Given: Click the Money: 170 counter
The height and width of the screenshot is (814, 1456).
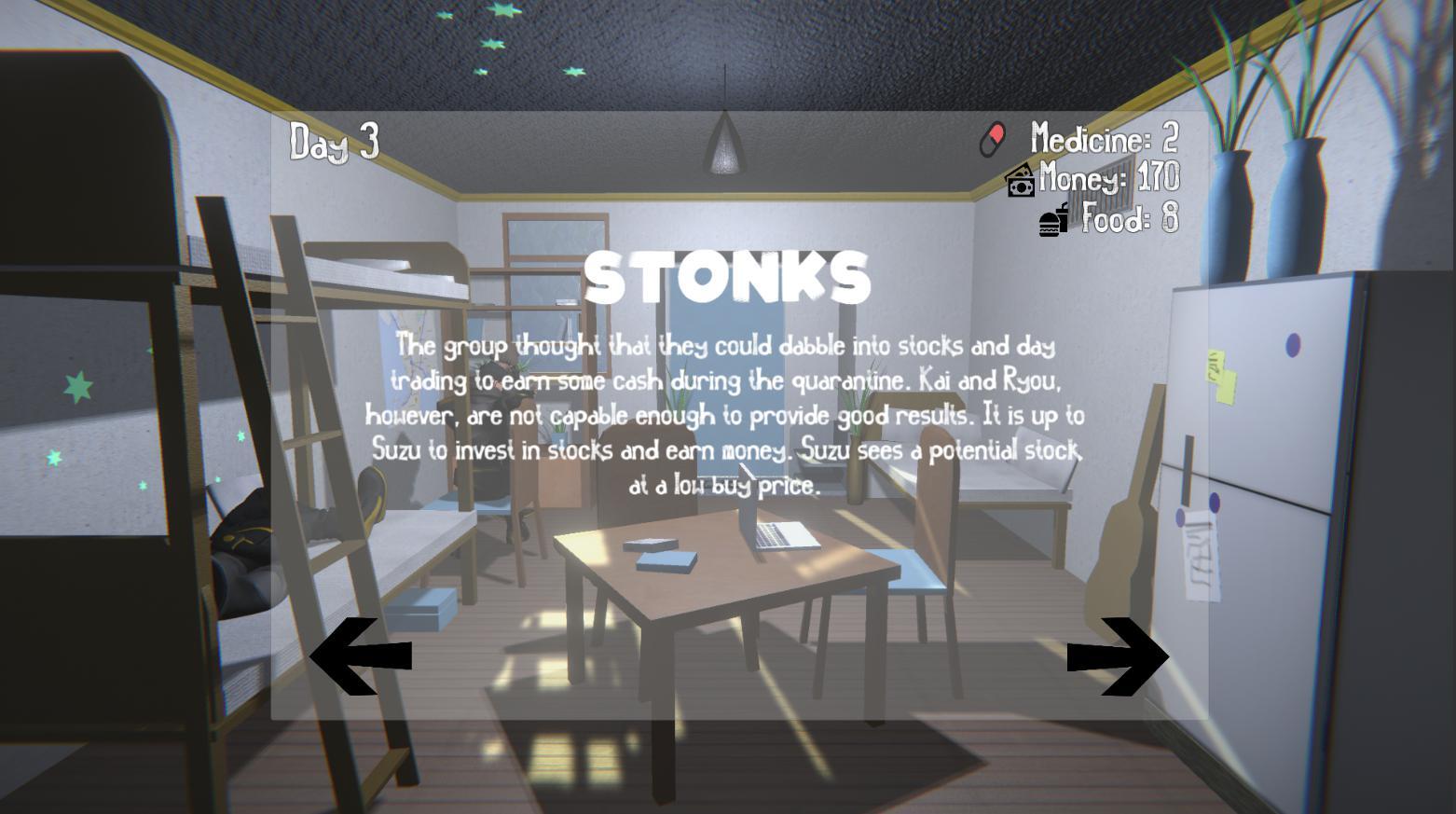Looking at the screenshot, I should pyautogui.click(x=1109, y=179).
